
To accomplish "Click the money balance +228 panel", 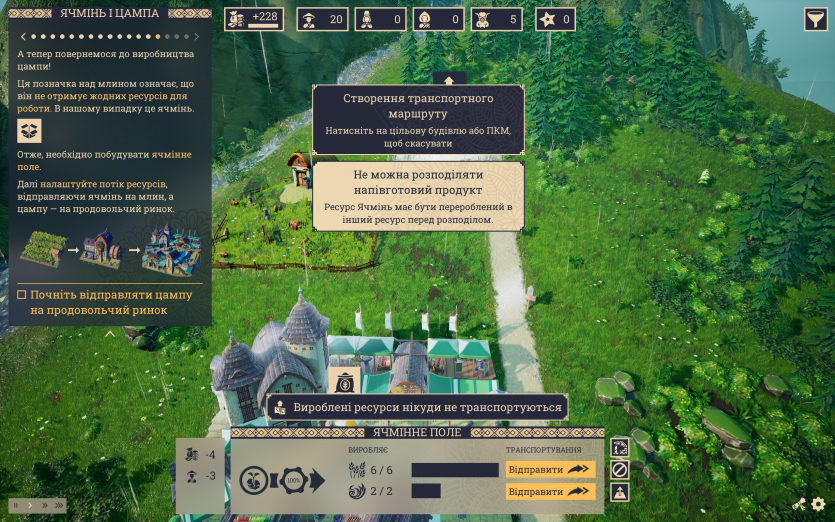I will click(x=254, y=19).
